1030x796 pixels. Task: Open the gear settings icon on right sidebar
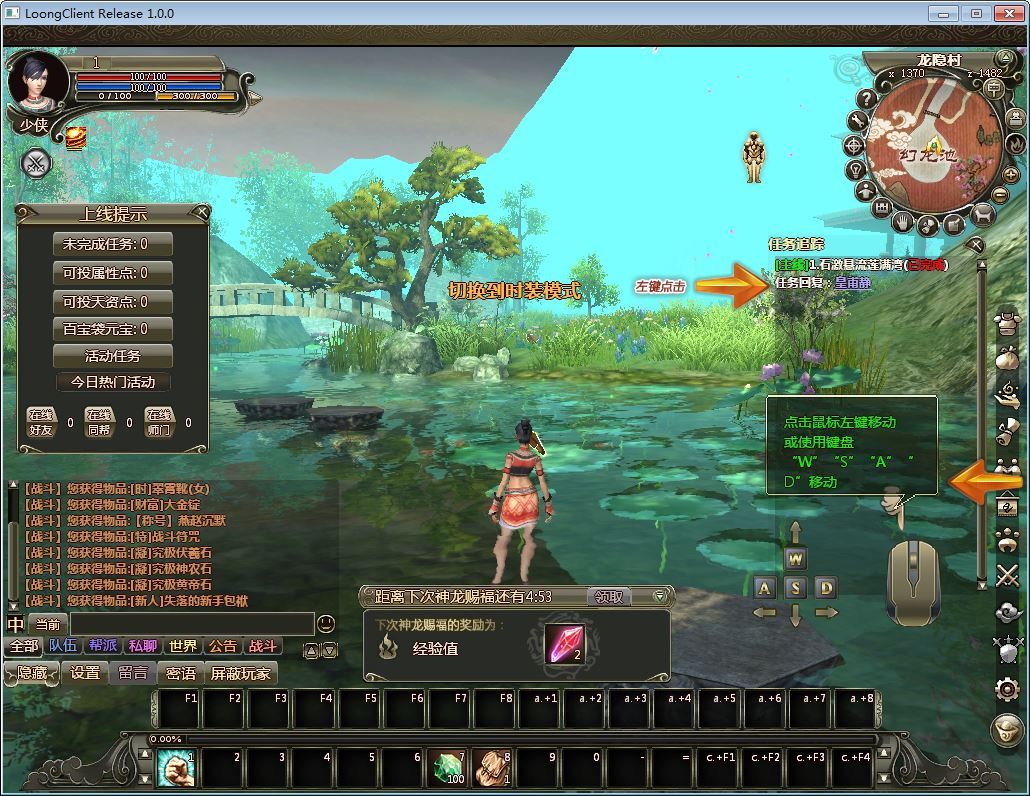tap(1007, 688)
